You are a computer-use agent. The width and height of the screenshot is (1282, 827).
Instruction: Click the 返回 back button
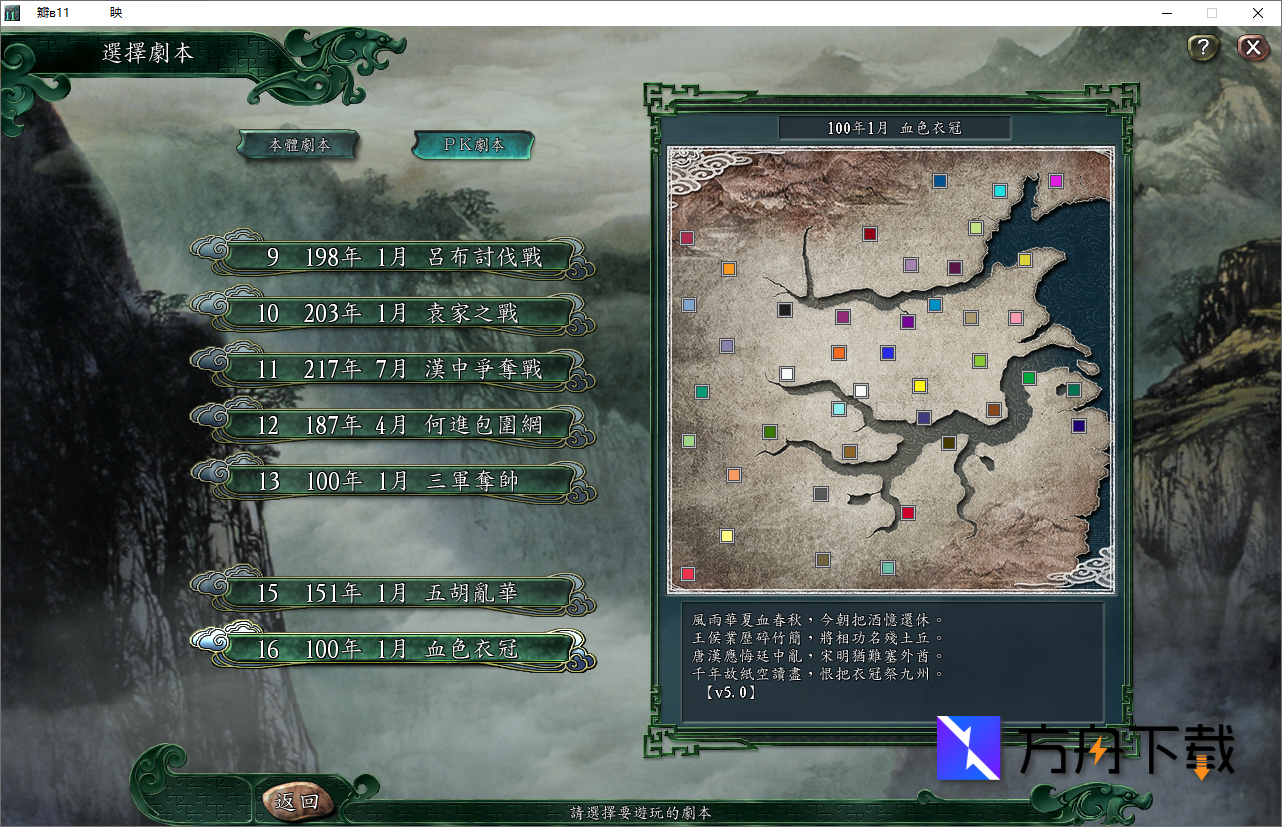[296, 801]
